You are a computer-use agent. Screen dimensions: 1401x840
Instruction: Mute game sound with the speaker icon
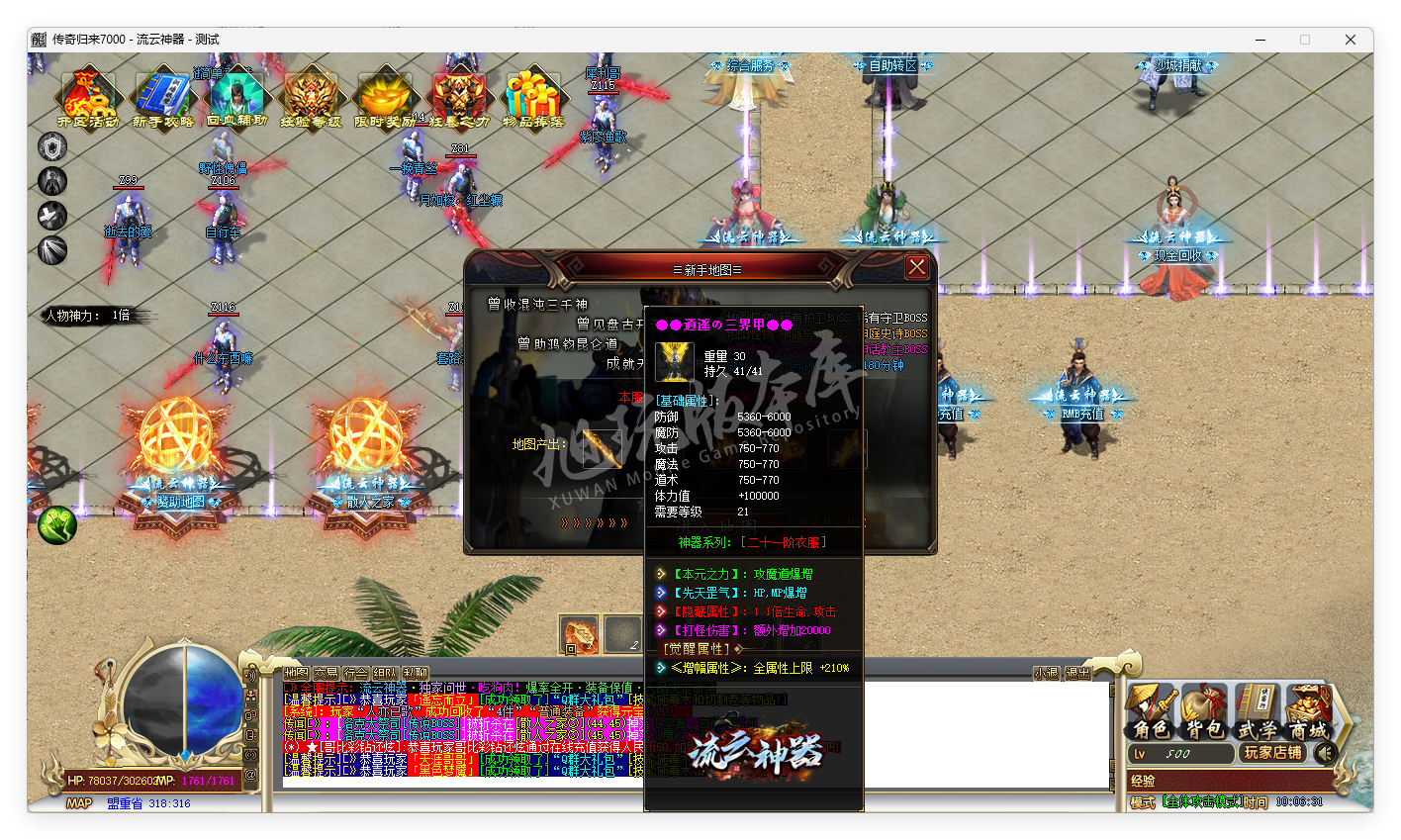click(x=1327, y=754)
